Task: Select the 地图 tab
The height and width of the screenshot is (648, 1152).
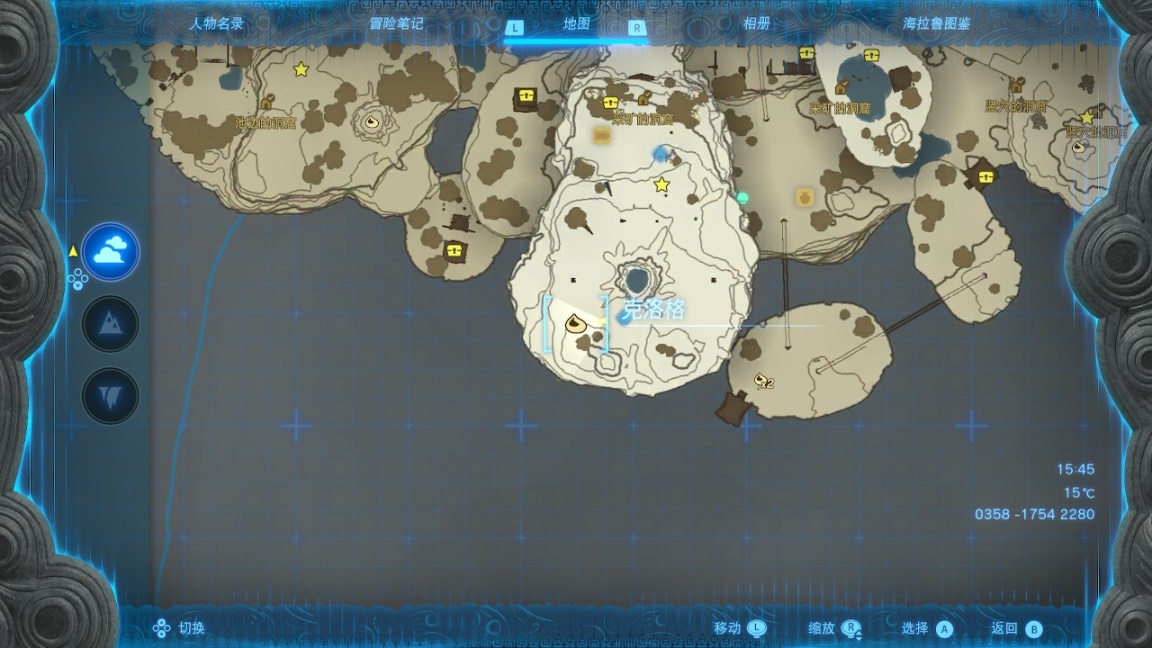Action: point(577,24)
